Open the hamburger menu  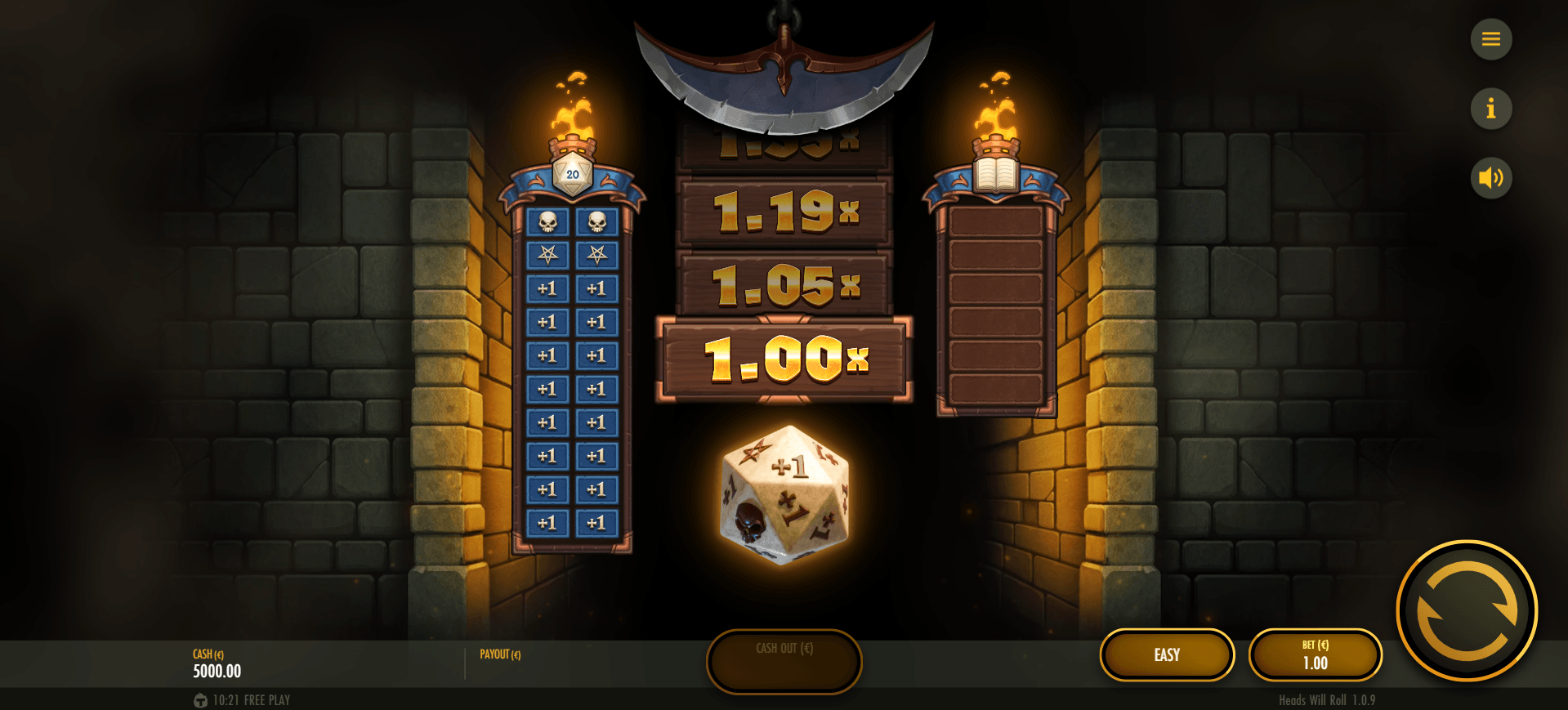[1490, 39]
